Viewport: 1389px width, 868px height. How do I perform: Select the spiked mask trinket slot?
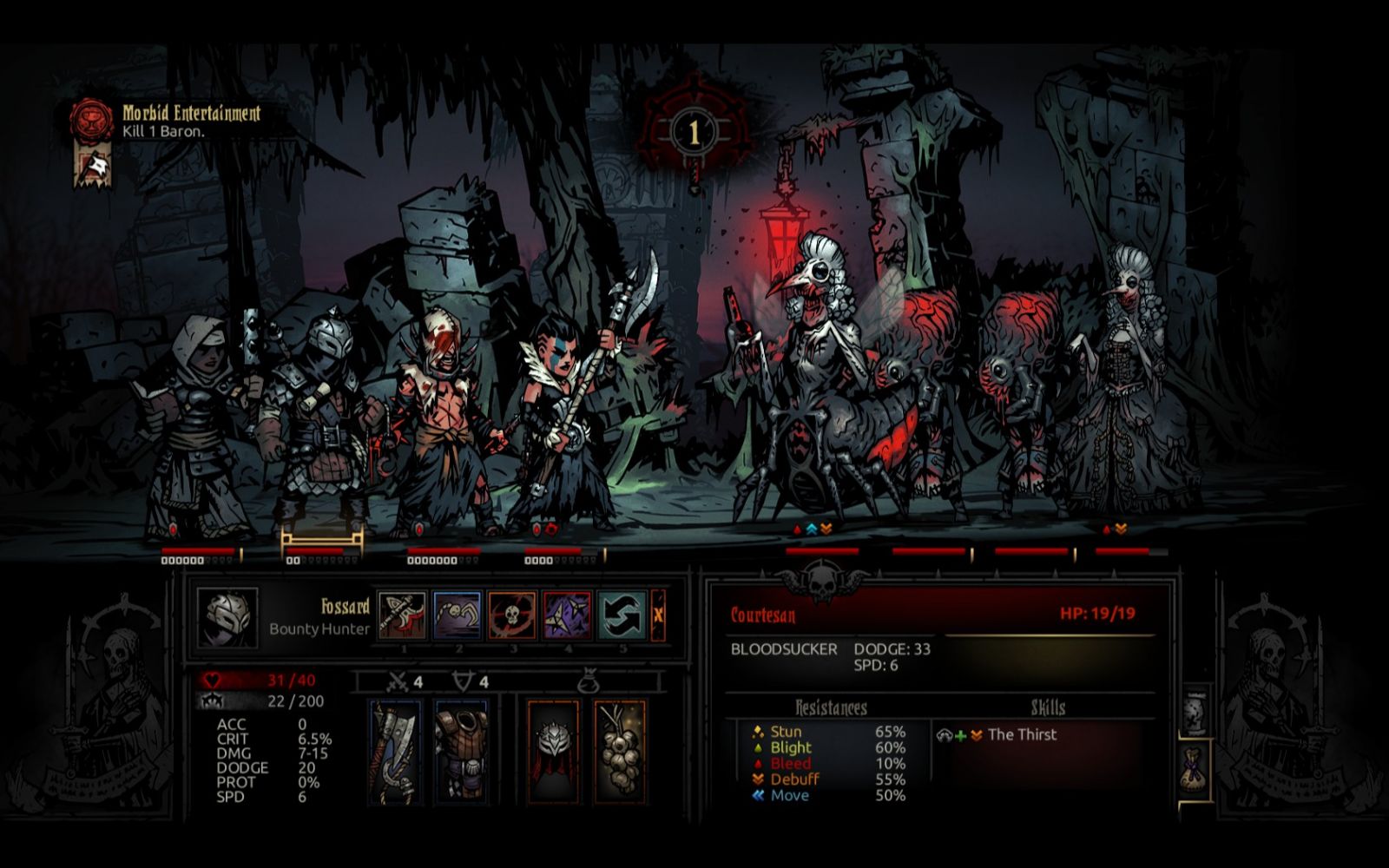553,751
